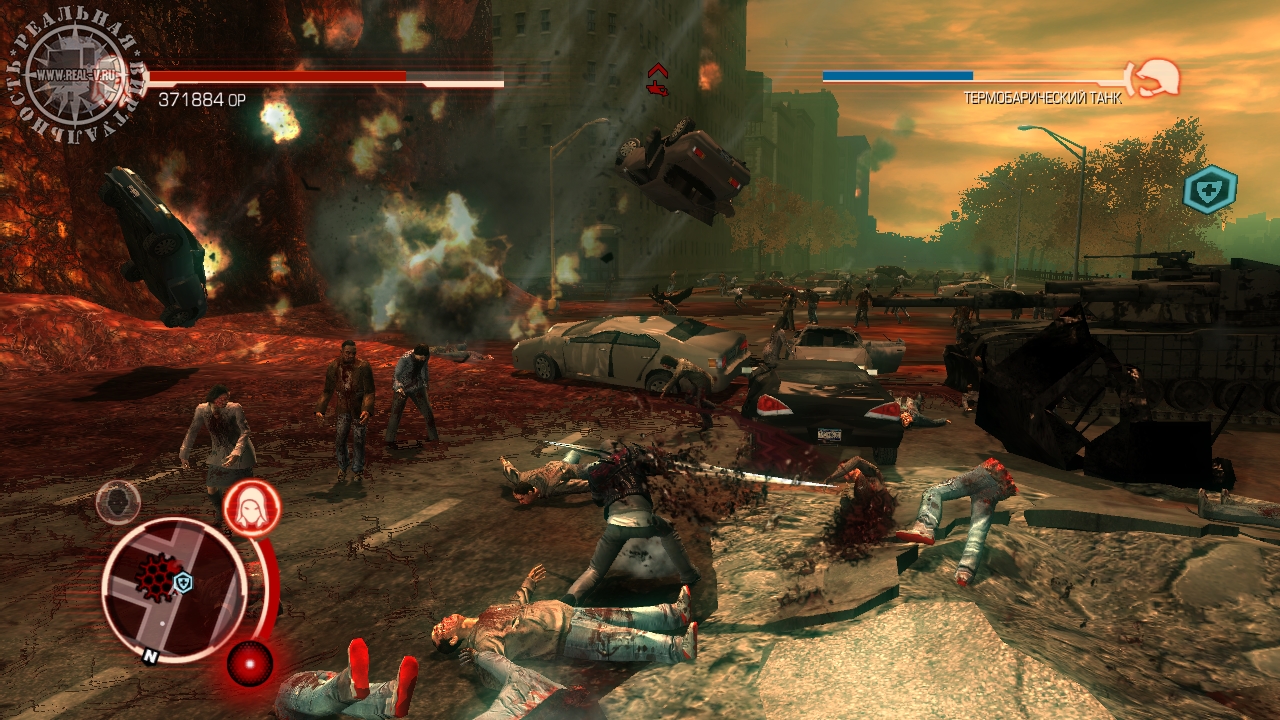Click the grey circular icon beside the minimap
This screenshot has width=1280, height=720.
pos(118,501)
